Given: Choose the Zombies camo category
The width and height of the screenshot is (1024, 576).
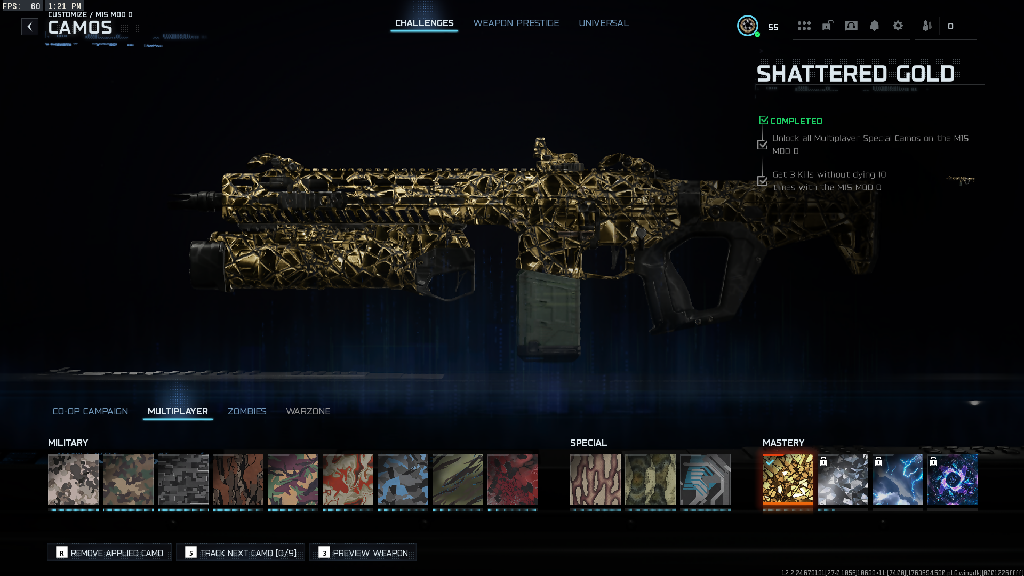Looking at the screenshot, I should [247, 411].
